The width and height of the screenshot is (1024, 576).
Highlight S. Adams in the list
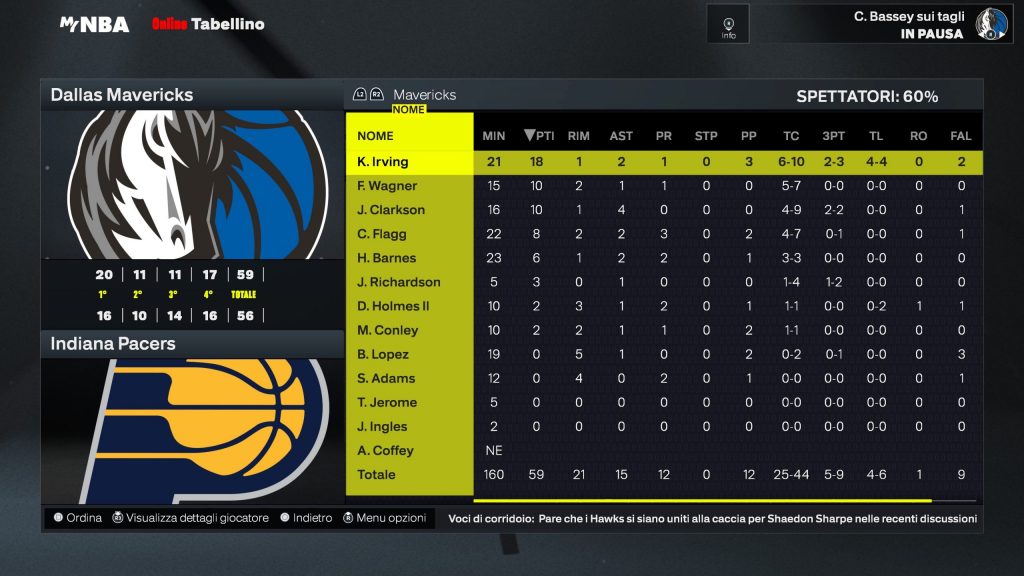coord(386,378)
